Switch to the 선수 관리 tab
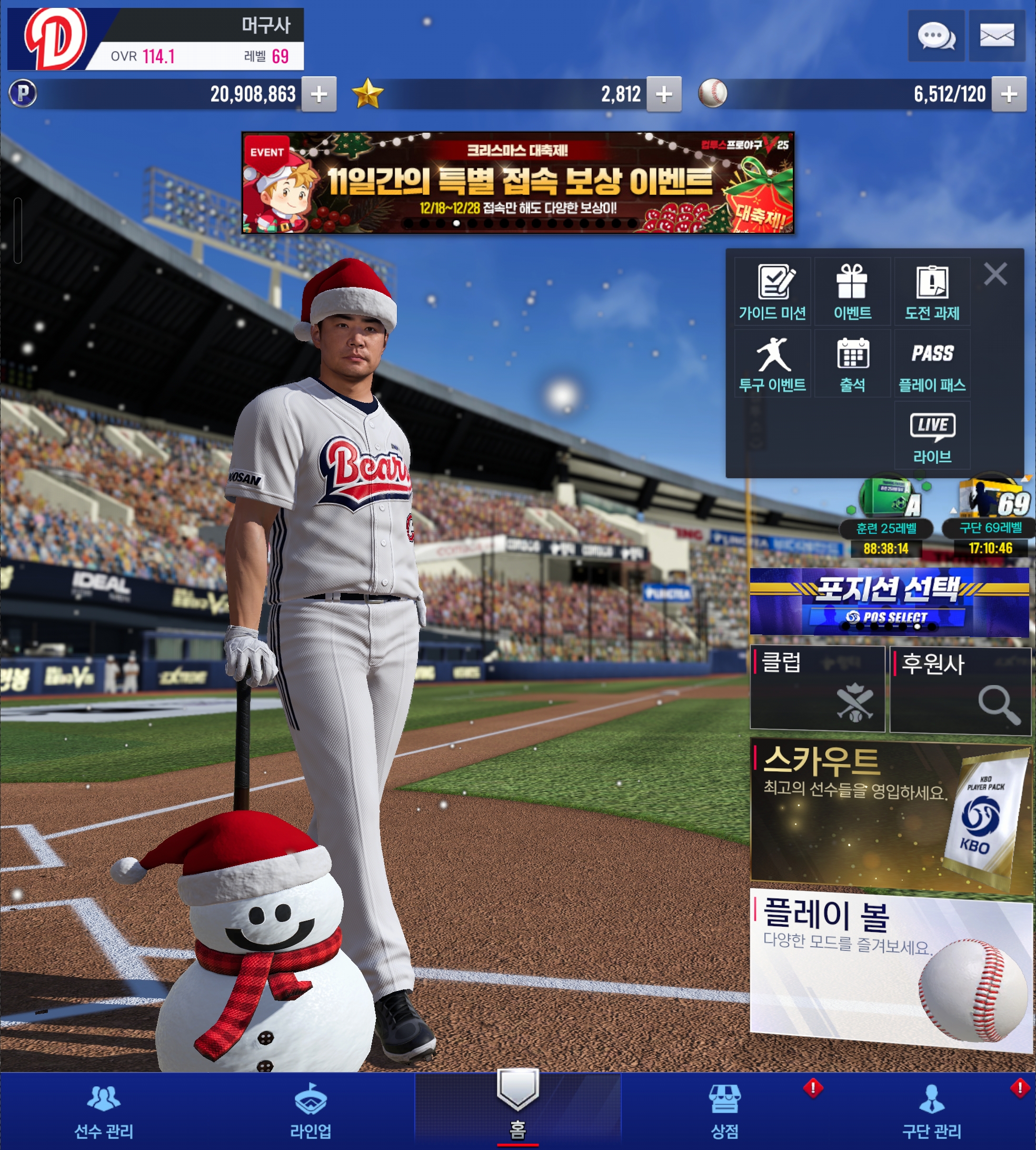Image resolution: width=1036 pixels, height=1150 pixels. [104, 1112]
